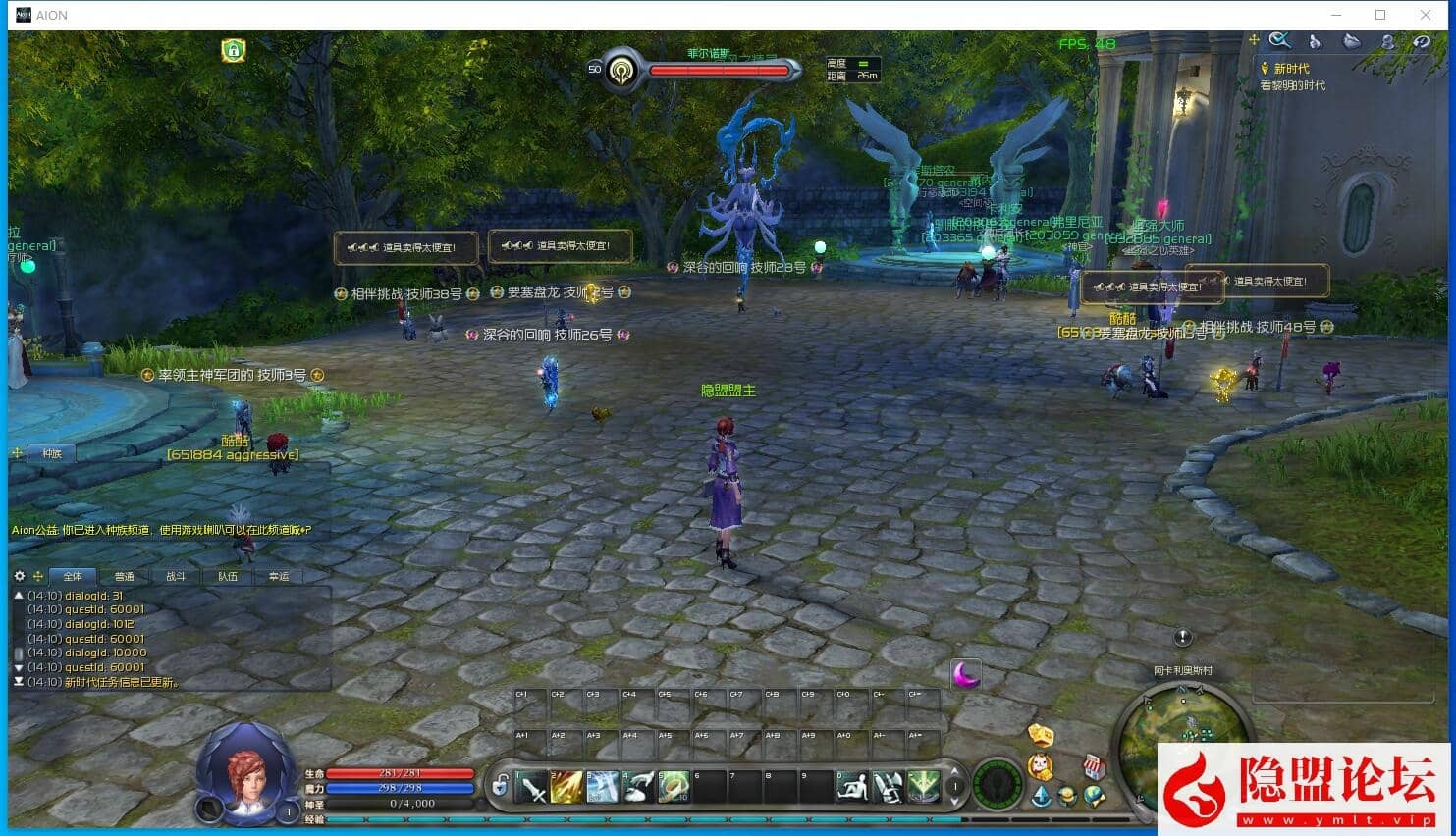This screenshot has height=836, width=1456.
Task: Open the shop storefront icon
Action: (x=1094, y=766)
